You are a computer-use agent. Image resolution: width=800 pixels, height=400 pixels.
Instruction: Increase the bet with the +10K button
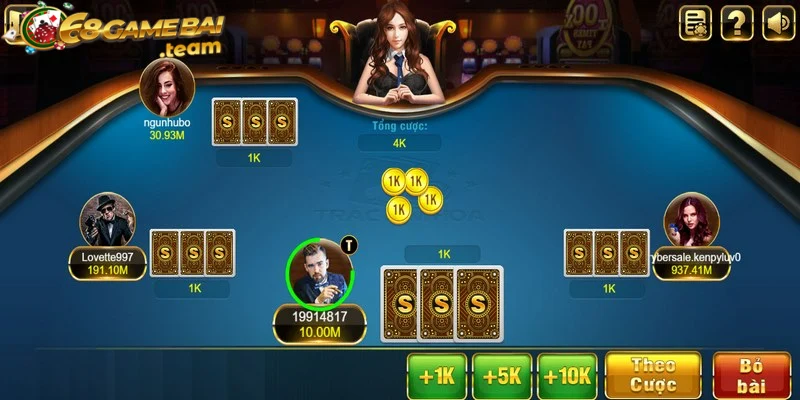[x=567, y=377]
